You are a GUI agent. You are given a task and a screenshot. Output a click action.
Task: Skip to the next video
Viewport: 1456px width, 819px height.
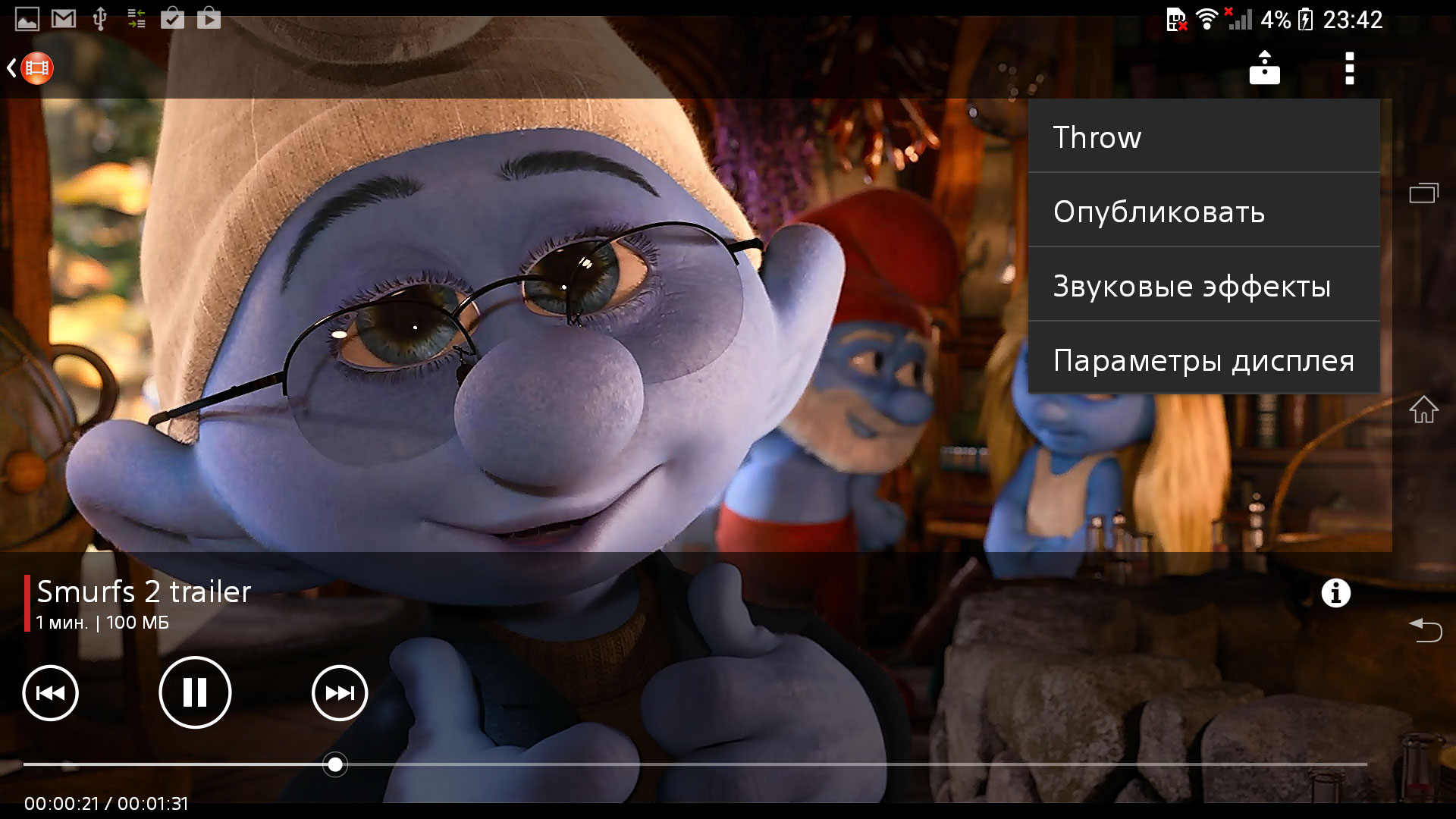340,692
